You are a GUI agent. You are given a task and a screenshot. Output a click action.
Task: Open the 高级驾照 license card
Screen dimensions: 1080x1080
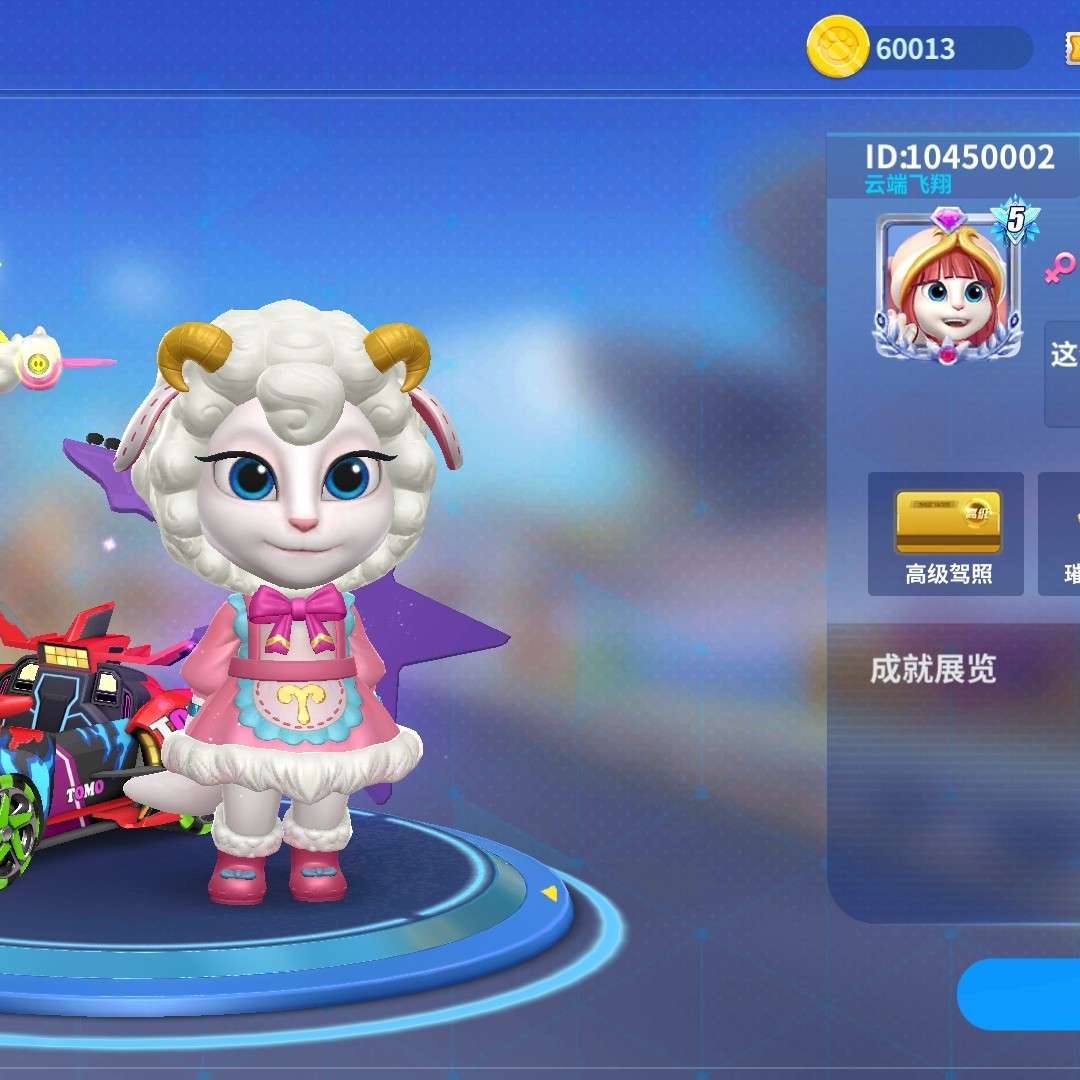click(x=946, y=534)
